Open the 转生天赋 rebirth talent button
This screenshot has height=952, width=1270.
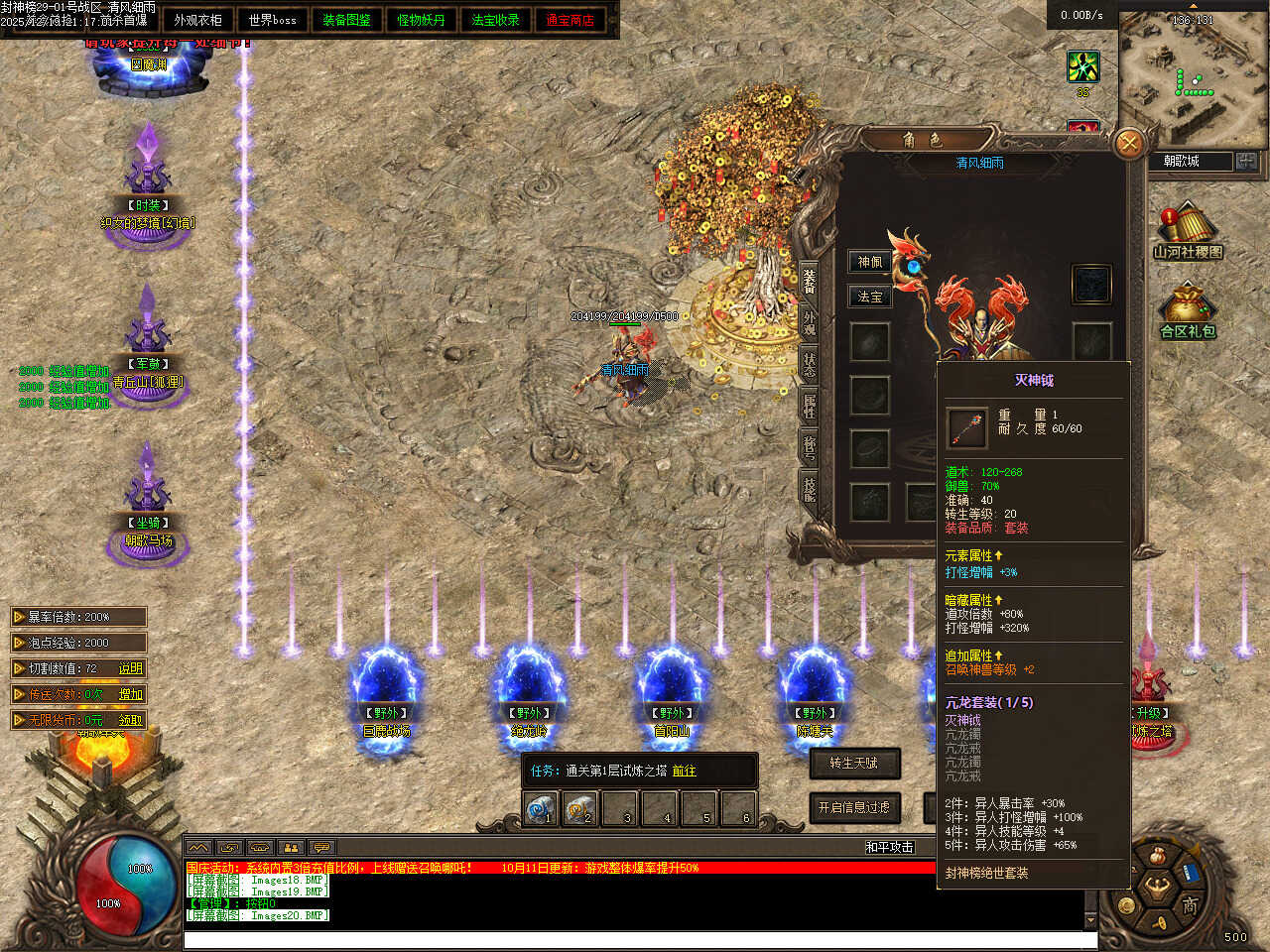[854, 763]
